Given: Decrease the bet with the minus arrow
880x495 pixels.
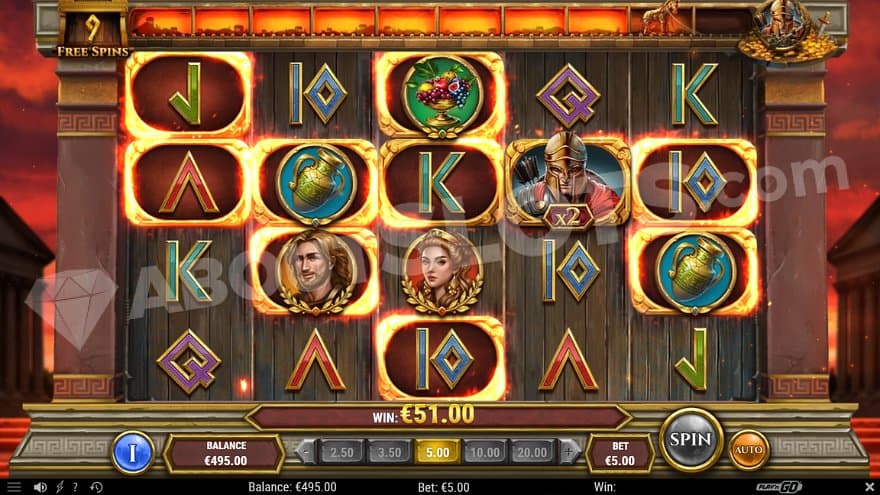Looking at the screenshot, I should point(308,452).
